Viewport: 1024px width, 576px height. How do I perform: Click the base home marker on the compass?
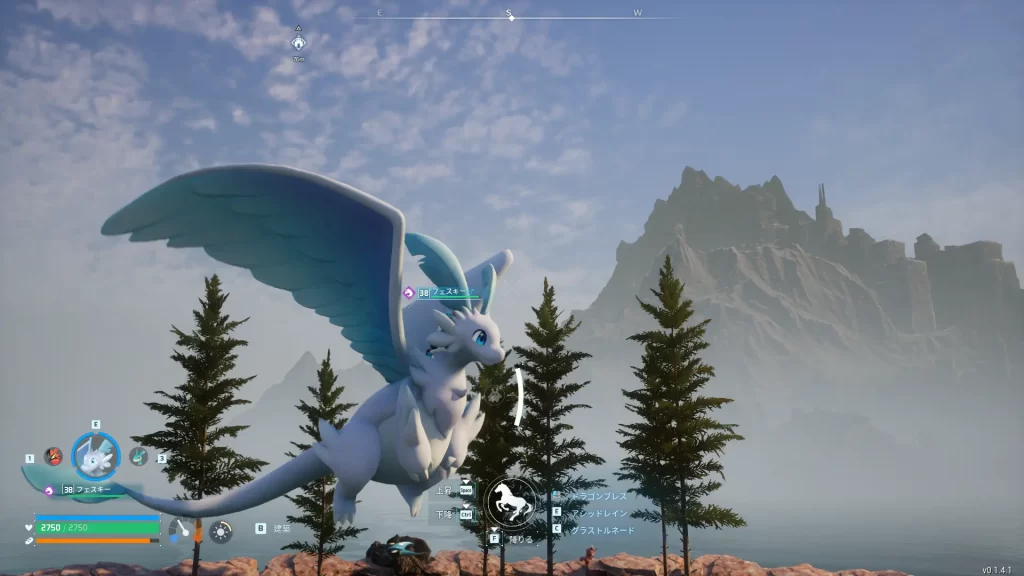298,42
